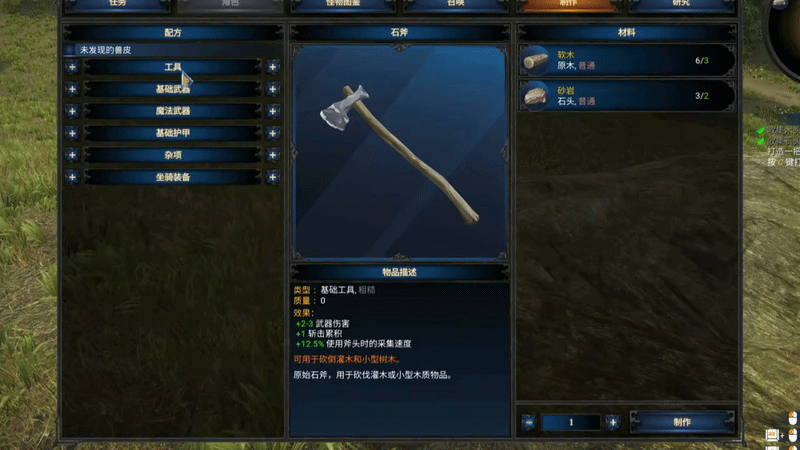This screenshot has height=450, width=800.
Task: Click the craft quantity field
Action: click(571, 422)
